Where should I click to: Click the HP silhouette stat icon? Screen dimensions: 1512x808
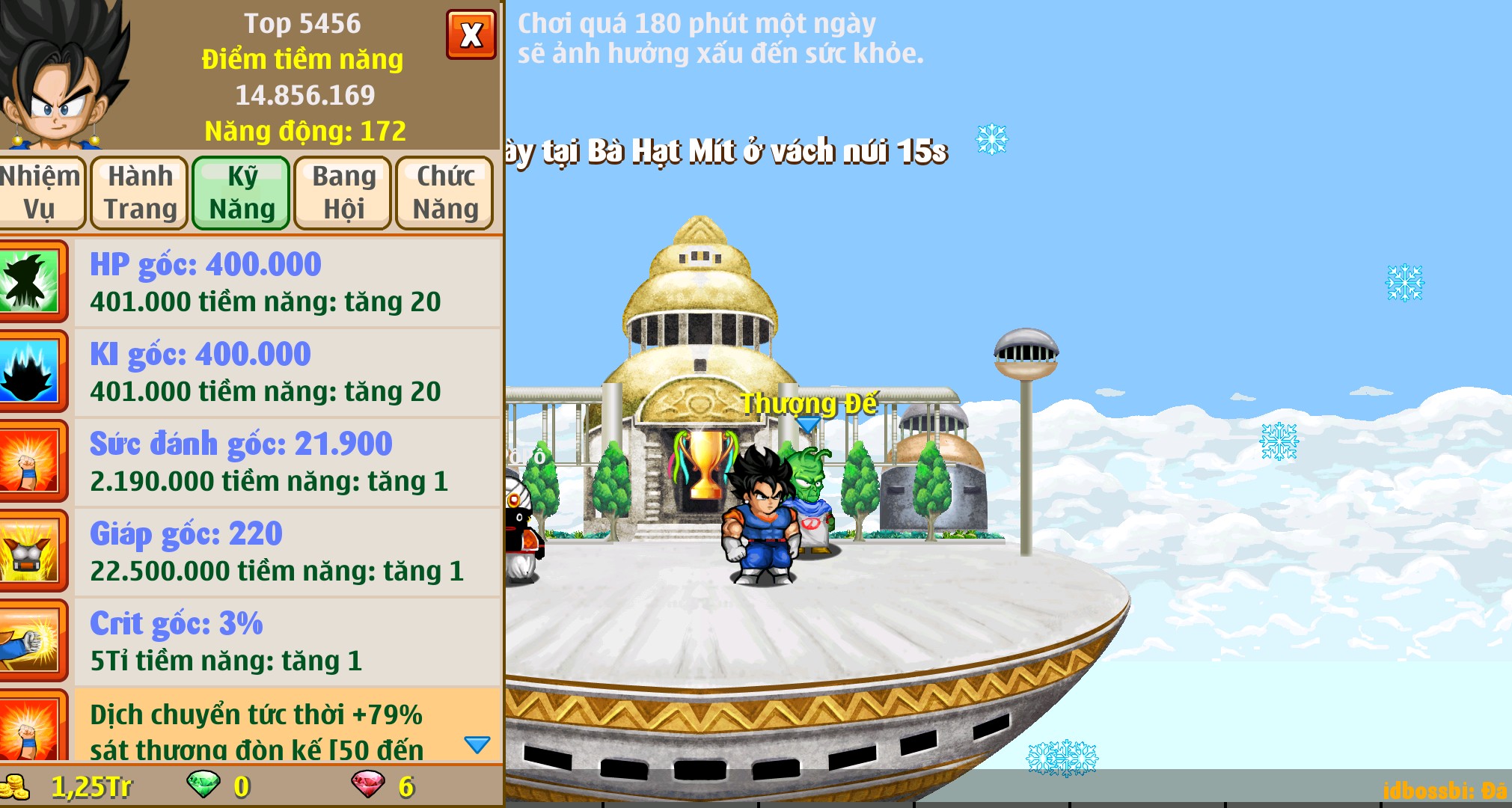pyautogui.click(x=30, y=282)
